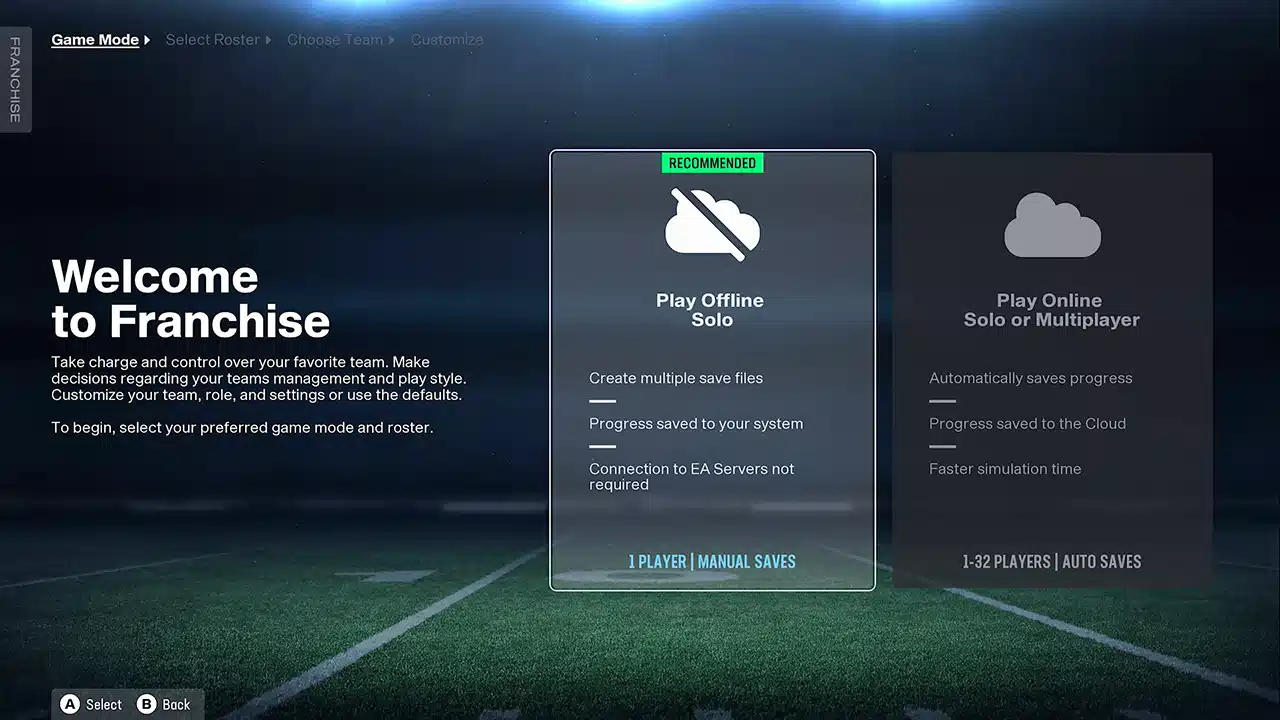Image resolution: width=1280 pixels, height=720 pixels.
Task: Click the FRANCHISE sidebar label
Action: point(14,79)
